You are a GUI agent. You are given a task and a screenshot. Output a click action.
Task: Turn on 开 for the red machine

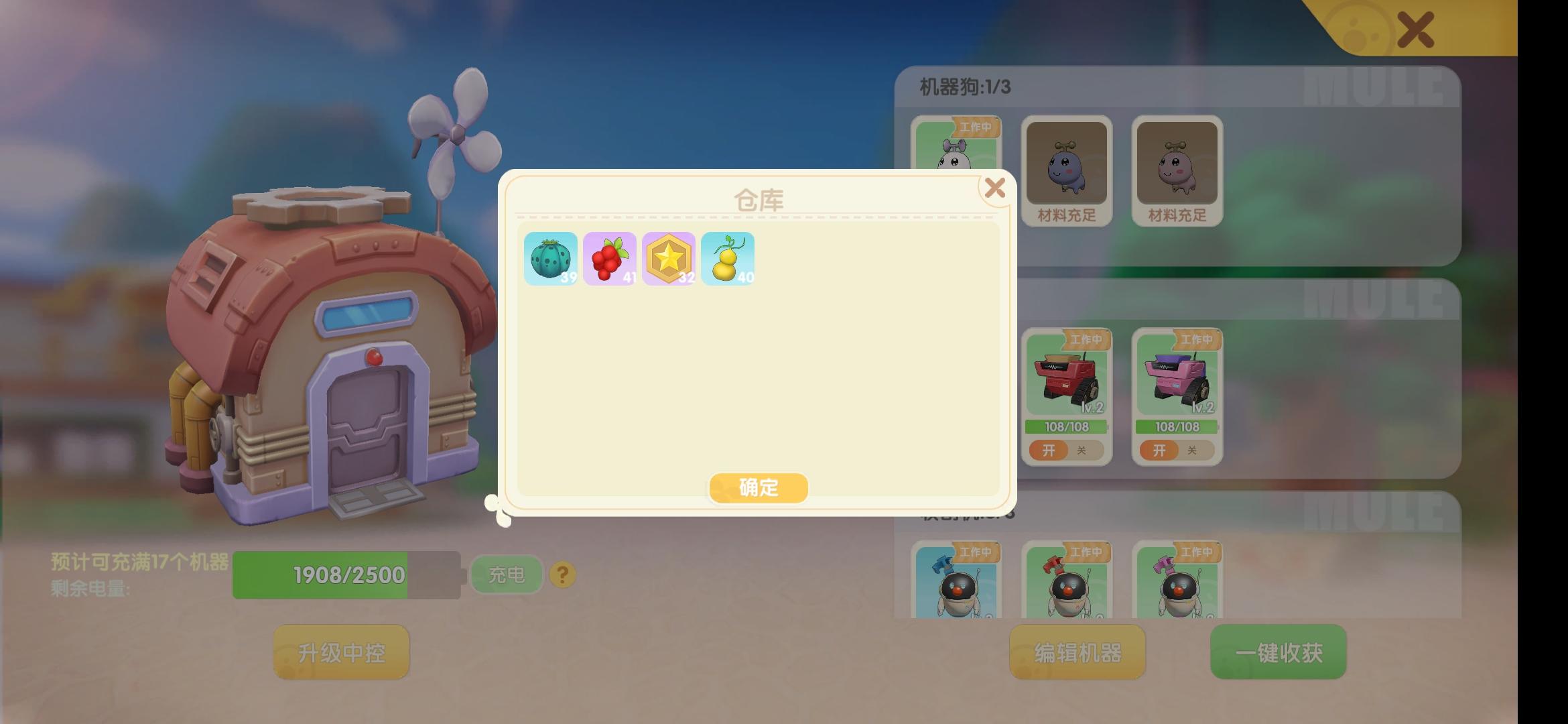1049,450
